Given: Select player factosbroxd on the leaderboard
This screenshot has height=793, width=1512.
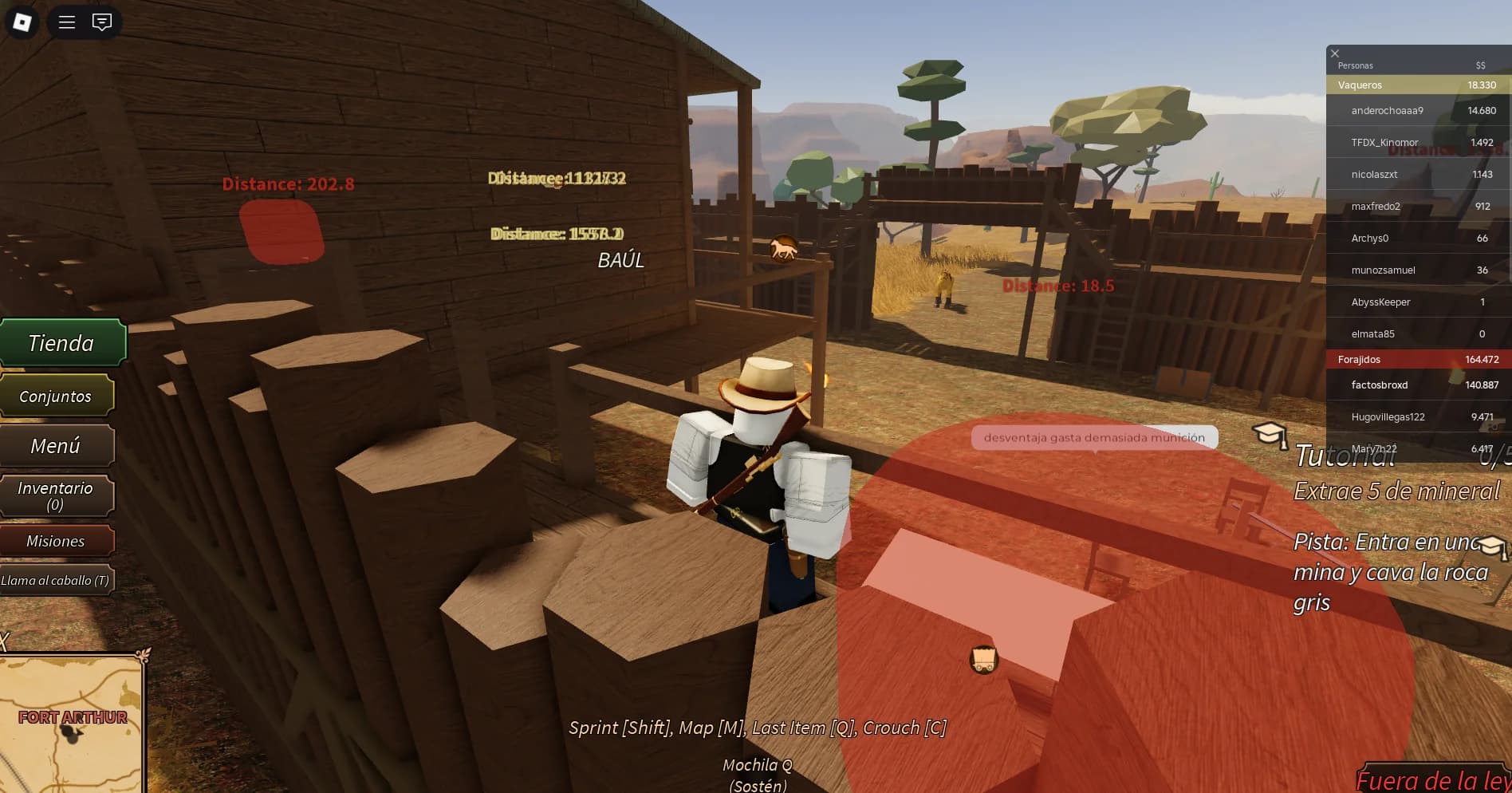Looking at the screenshot, I should (x=1379, y=385).
